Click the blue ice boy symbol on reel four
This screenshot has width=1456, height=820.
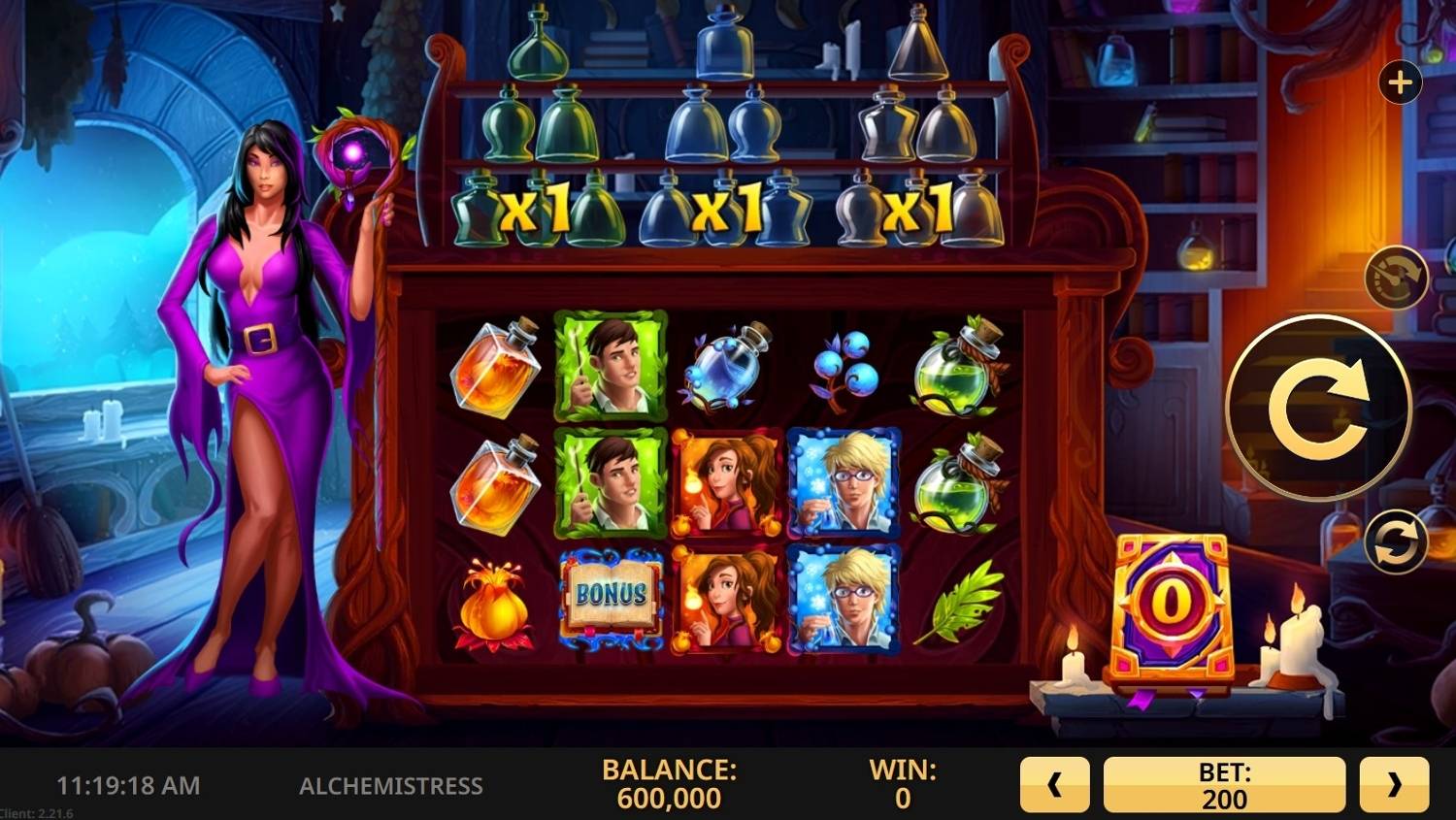(x=843, y=485)
